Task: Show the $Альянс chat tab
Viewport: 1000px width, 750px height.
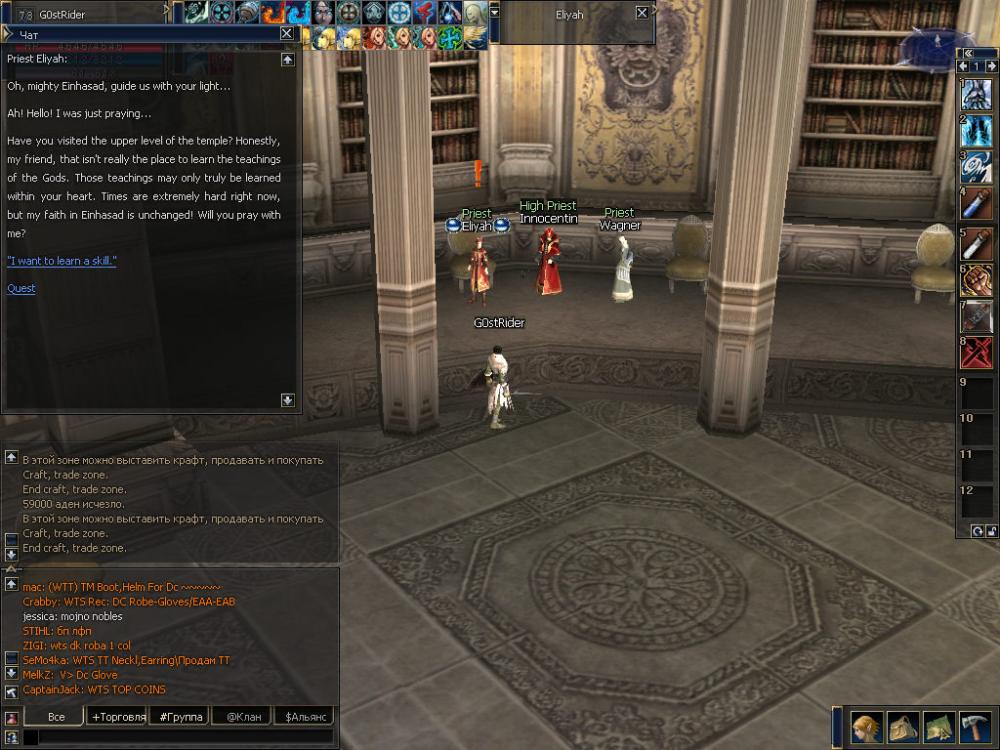Action: coord(306,716)
